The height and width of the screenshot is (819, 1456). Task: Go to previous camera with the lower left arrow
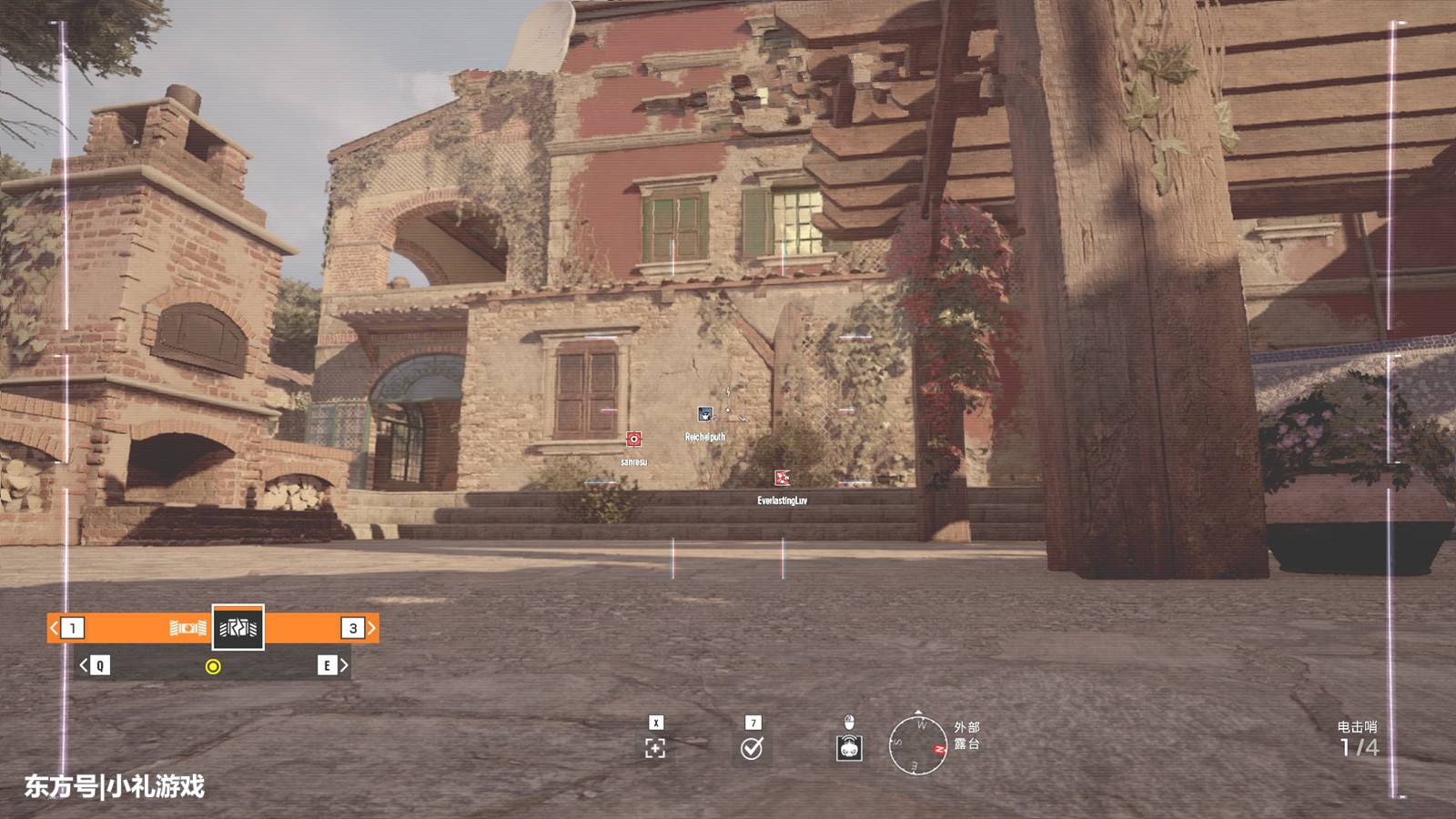tap(84, 666)
